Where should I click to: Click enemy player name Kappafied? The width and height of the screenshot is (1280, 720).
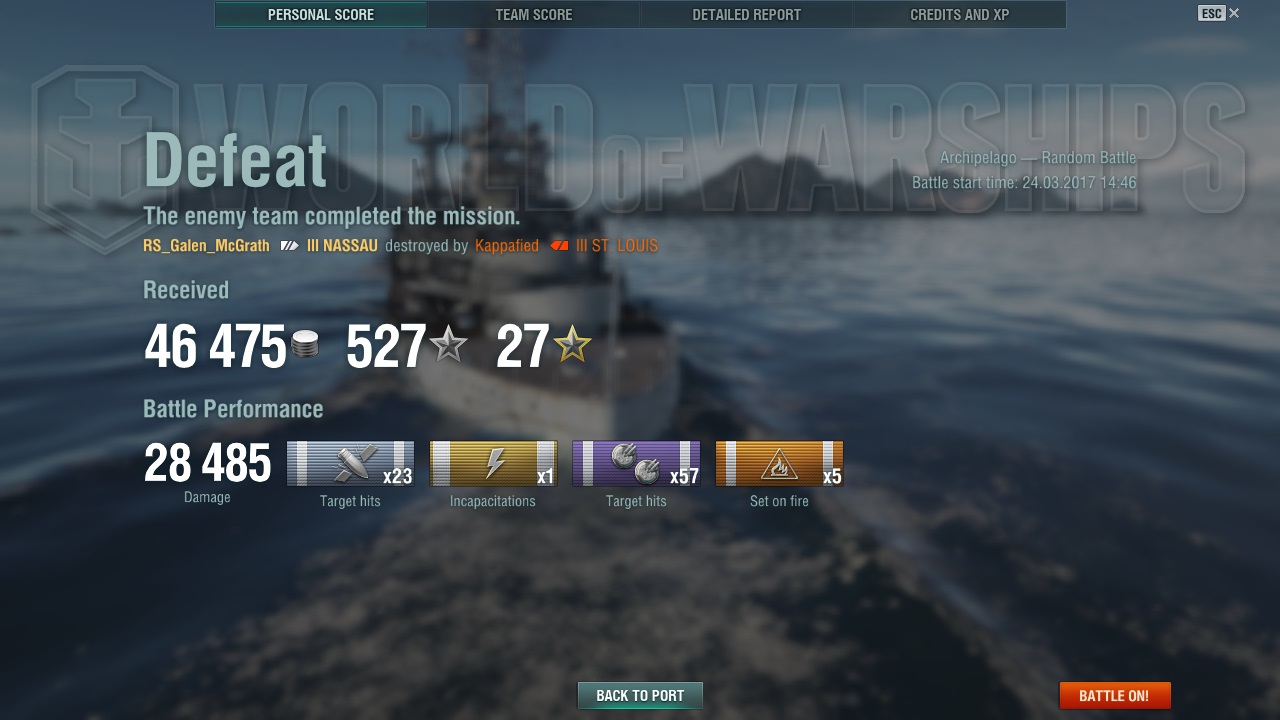(x=507, y=246)
